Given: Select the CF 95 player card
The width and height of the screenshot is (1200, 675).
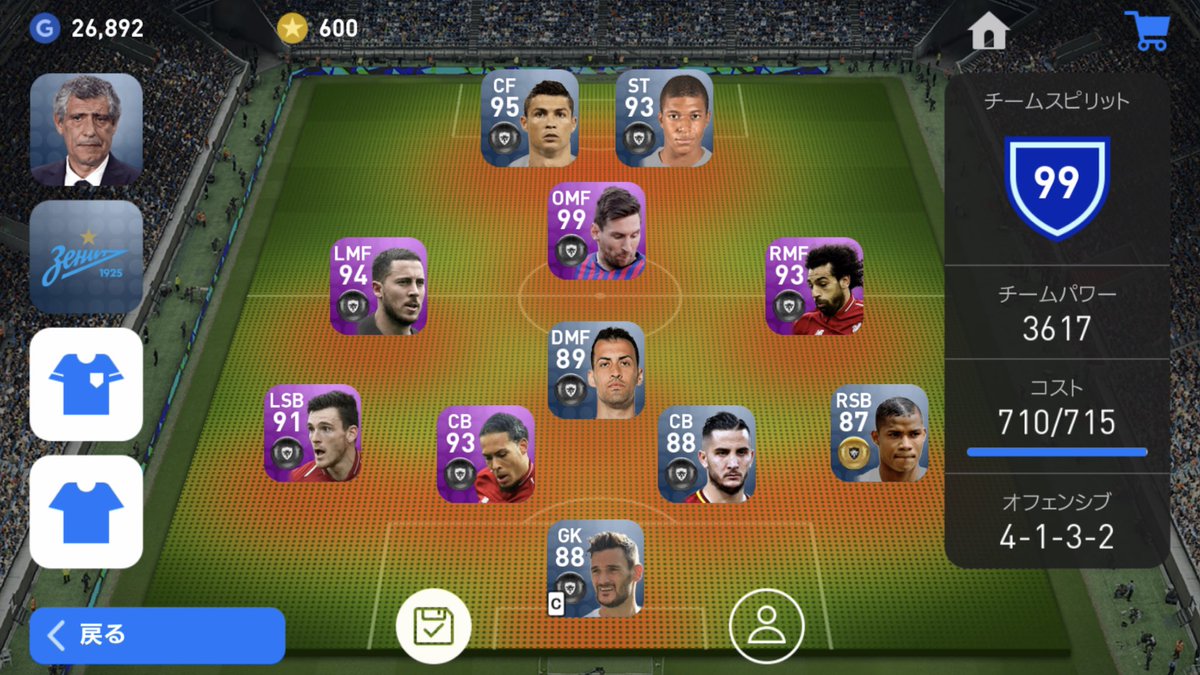Looking at the screenshot, I should [x=530, y=118].
